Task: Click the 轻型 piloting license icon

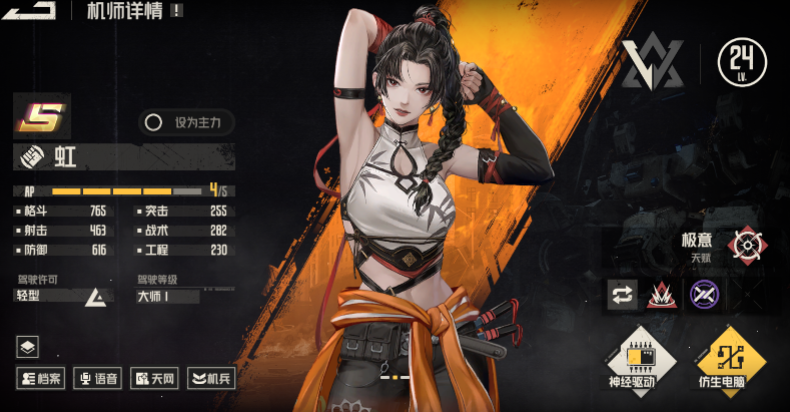Action: (97, 296)
